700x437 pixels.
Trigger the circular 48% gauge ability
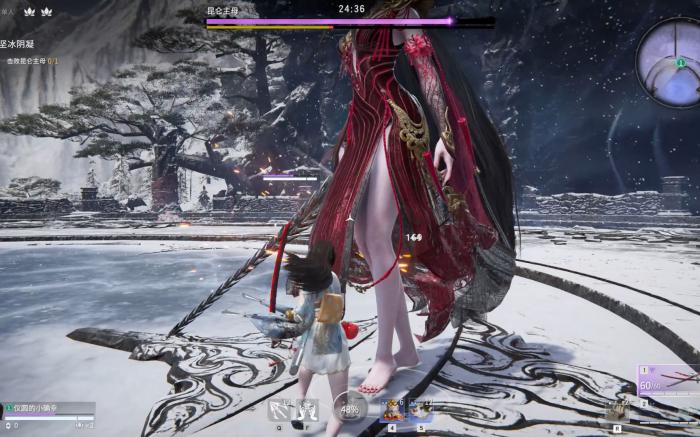pos(351,408)
